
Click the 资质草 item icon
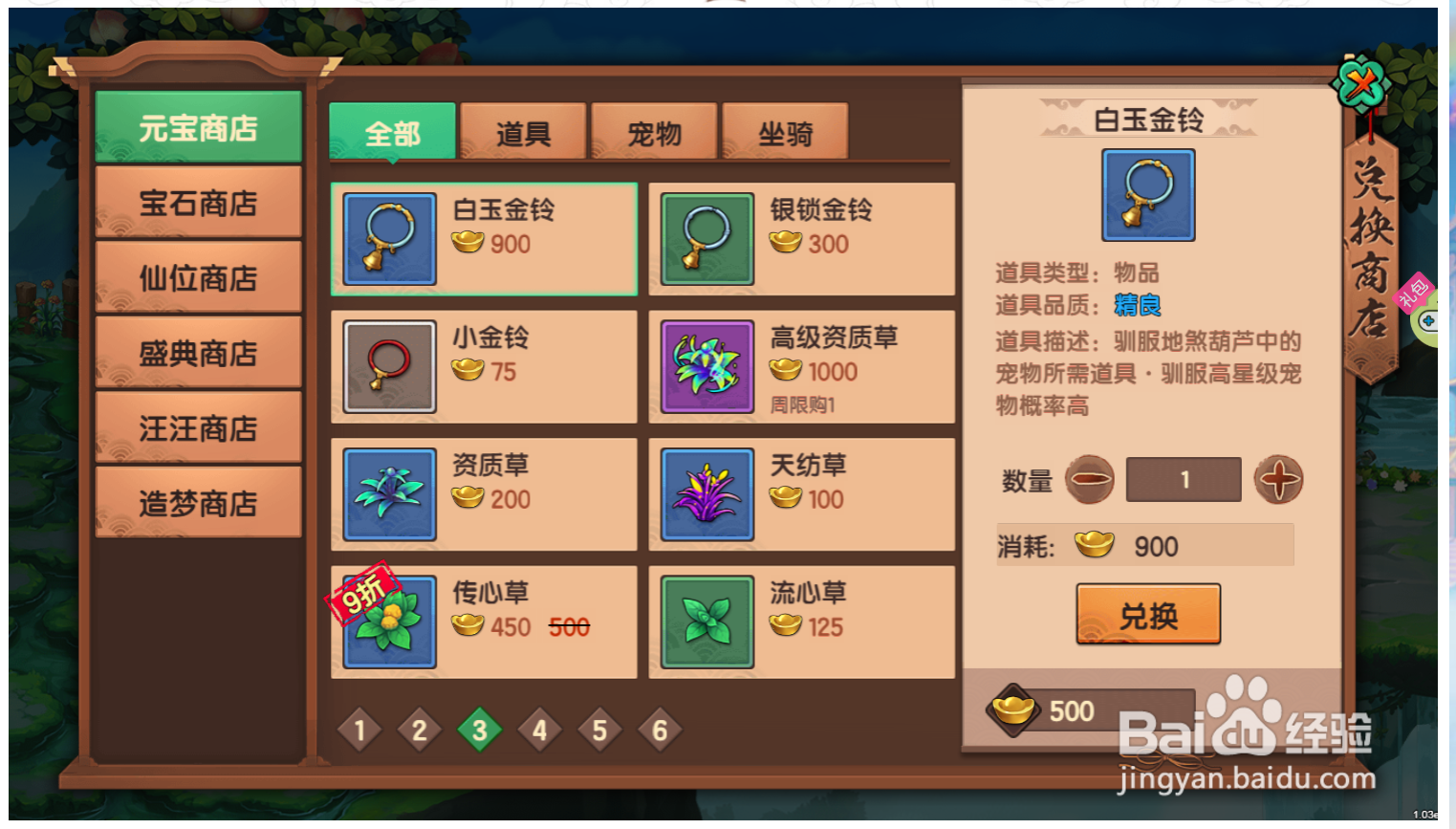[388, 493]
